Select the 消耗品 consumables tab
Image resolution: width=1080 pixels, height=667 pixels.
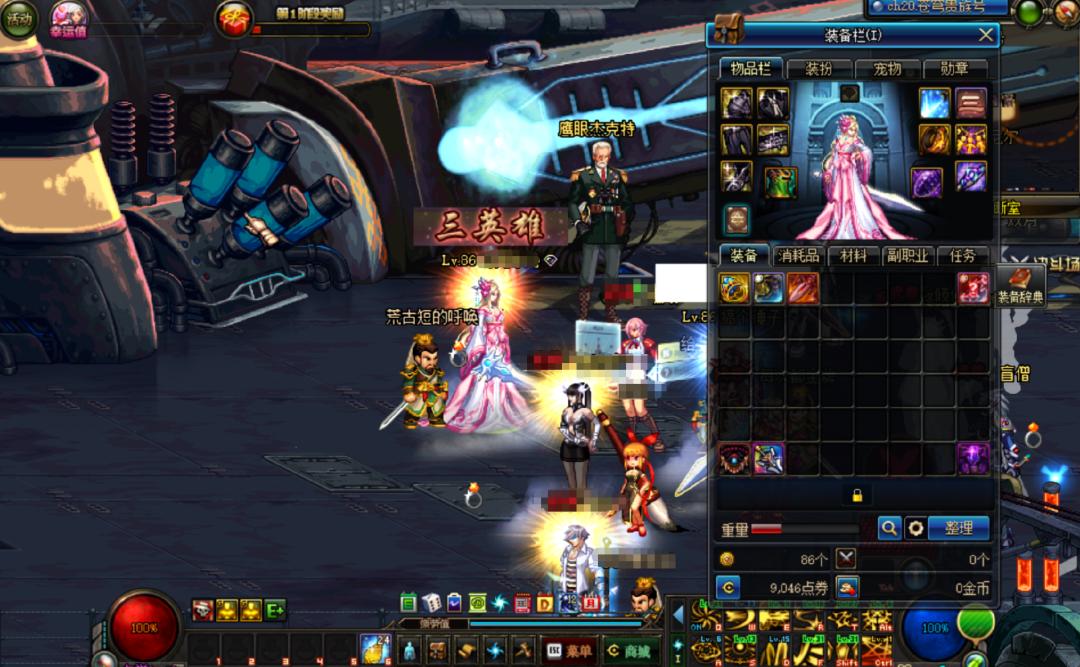(x=798, y=256)
